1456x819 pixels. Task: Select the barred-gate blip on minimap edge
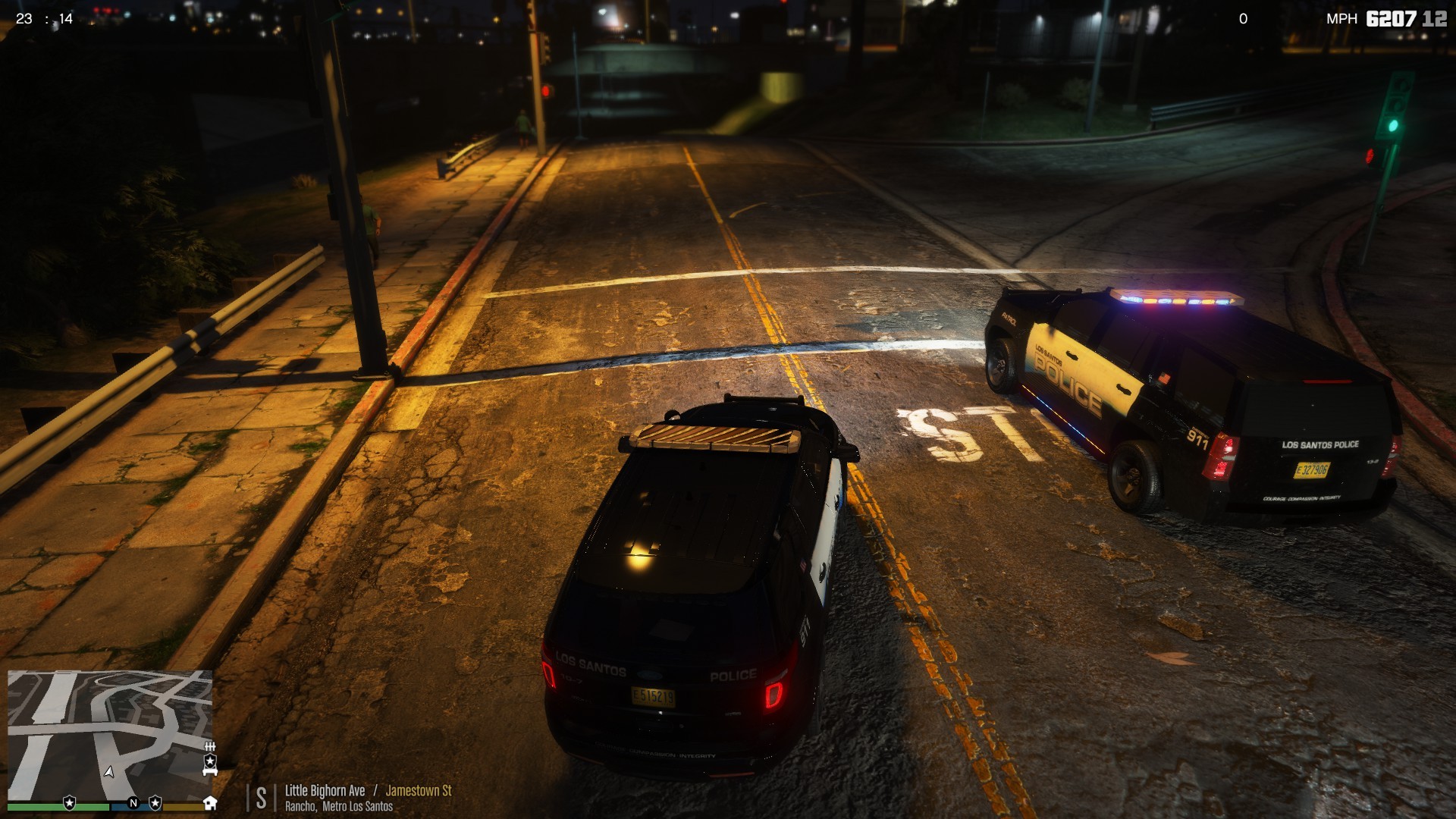pos(210,747)
